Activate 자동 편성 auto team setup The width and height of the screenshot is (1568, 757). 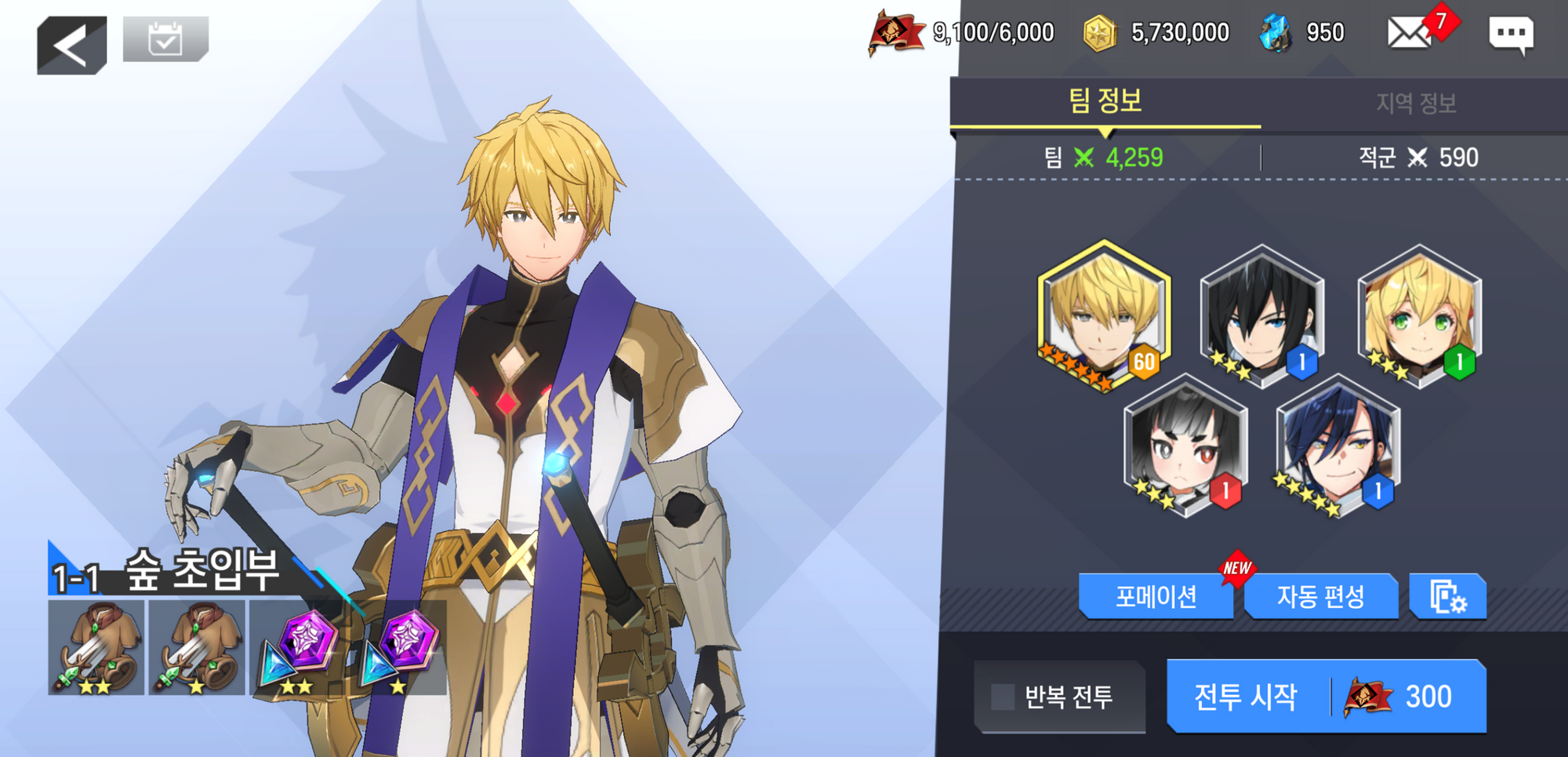tap(1320, 597)
